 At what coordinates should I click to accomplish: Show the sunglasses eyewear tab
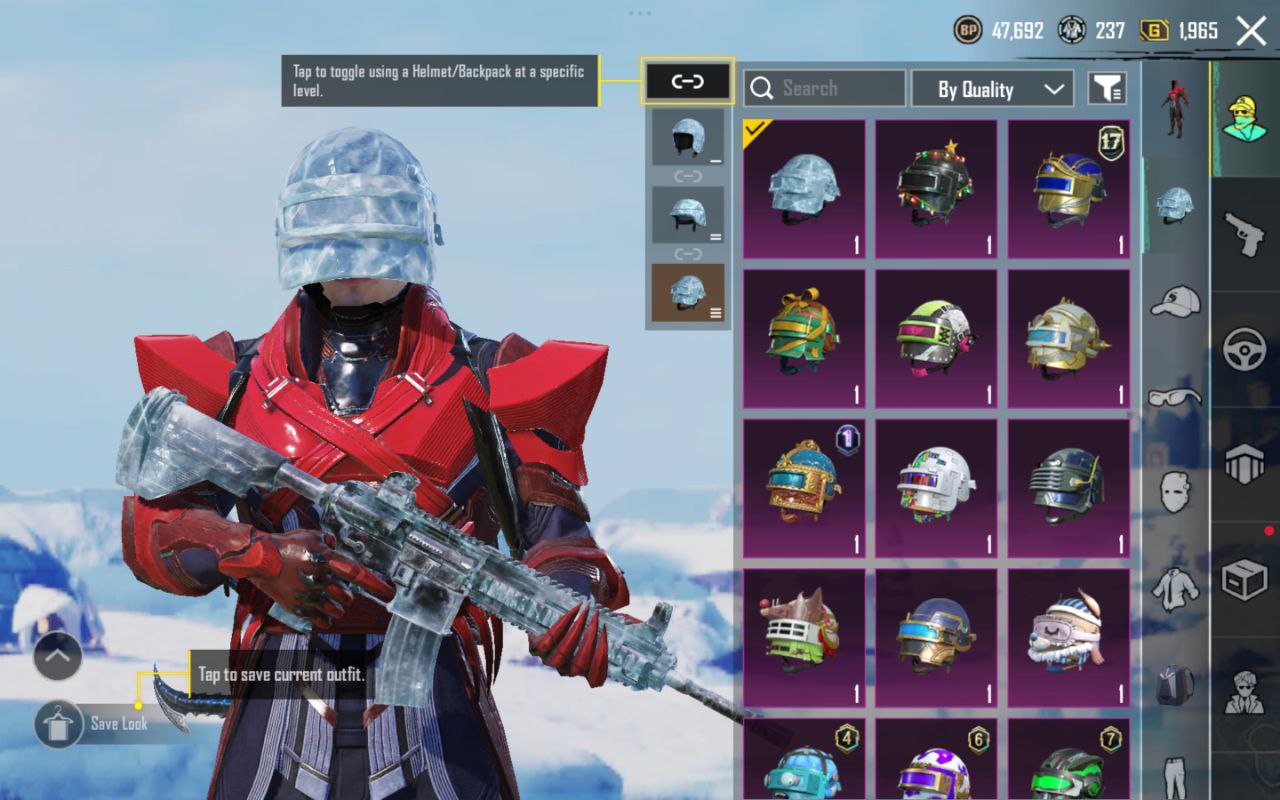(1175, 397)
